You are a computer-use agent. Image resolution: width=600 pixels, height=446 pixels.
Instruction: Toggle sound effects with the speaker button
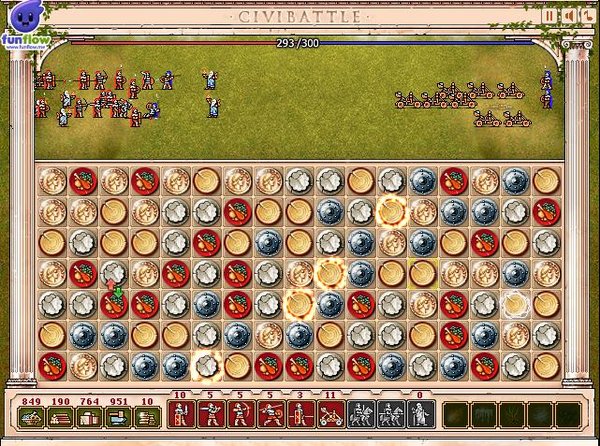(x=565, y=15)
